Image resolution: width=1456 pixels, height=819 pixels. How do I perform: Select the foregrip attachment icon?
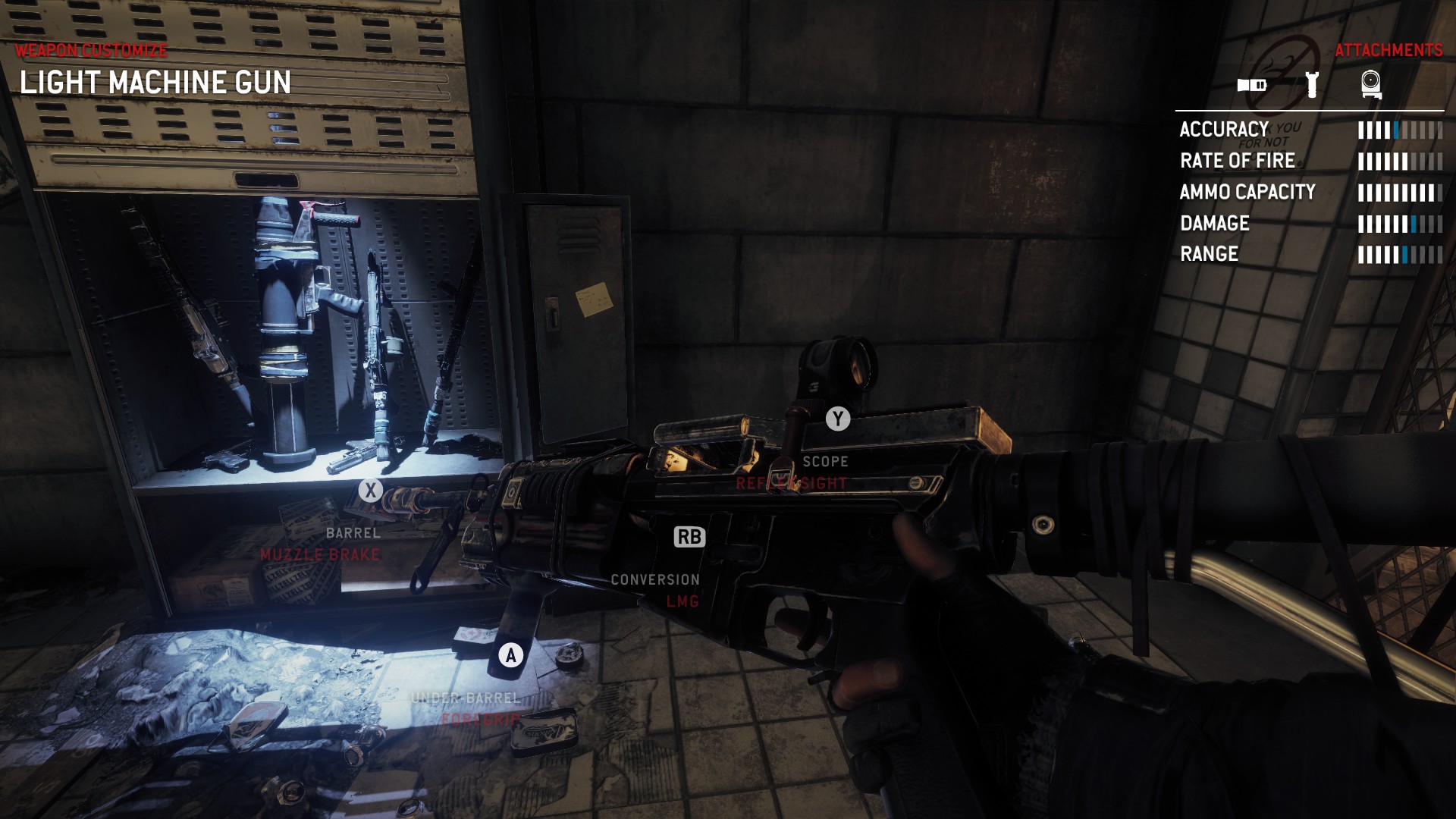pyautogui.click(x=1312, y=84)
